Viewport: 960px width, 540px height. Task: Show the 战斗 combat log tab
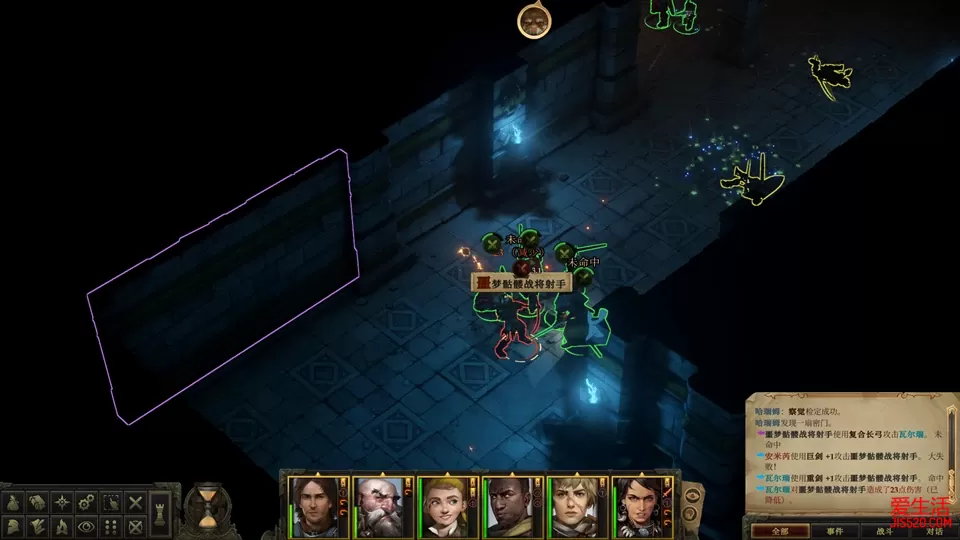(x=884, y=531)
